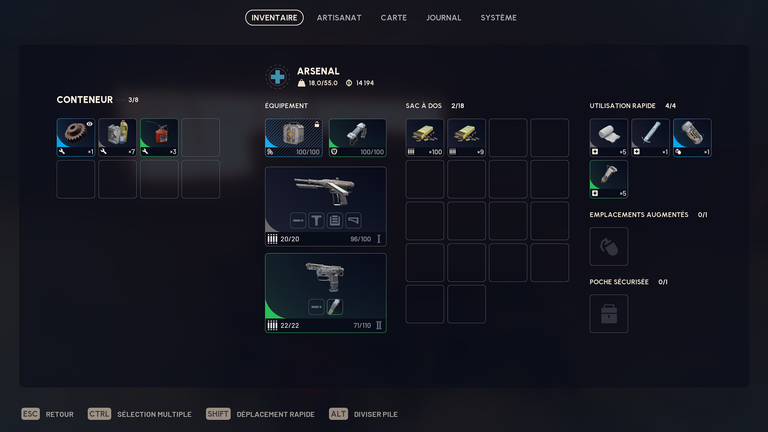Select the rusty gear in the container
The image size is (768, 432).
coord(76,138)
